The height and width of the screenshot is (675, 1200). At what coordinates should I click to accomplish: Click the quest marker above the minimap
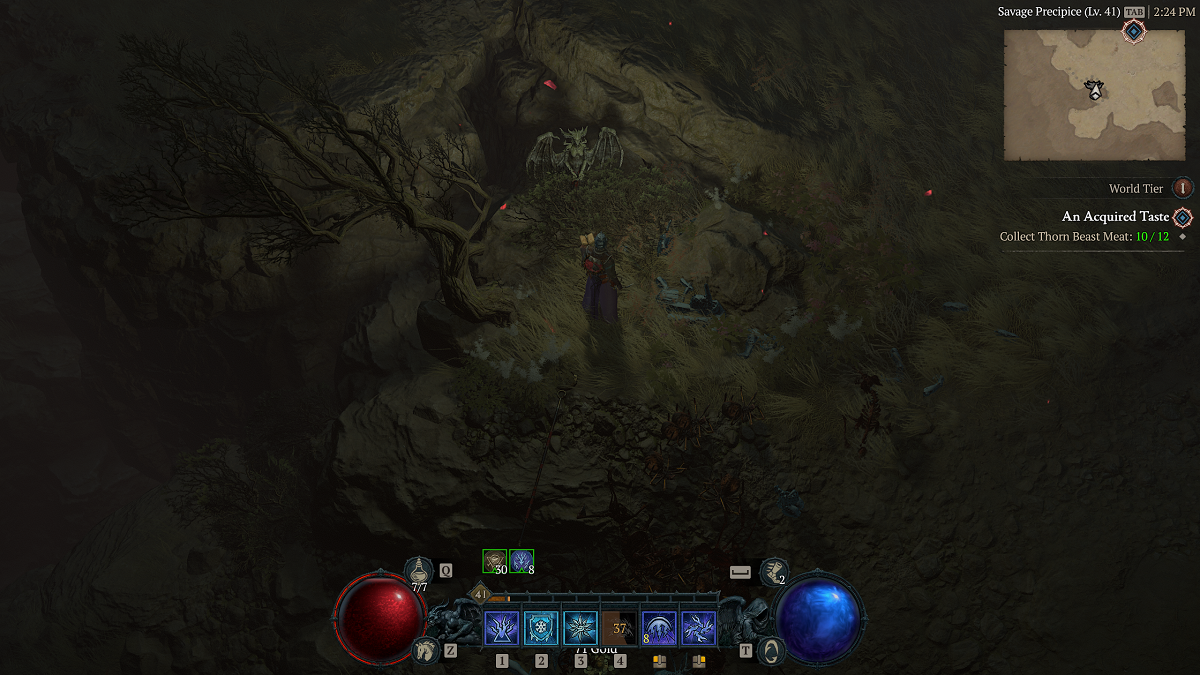pos(1134,32)
